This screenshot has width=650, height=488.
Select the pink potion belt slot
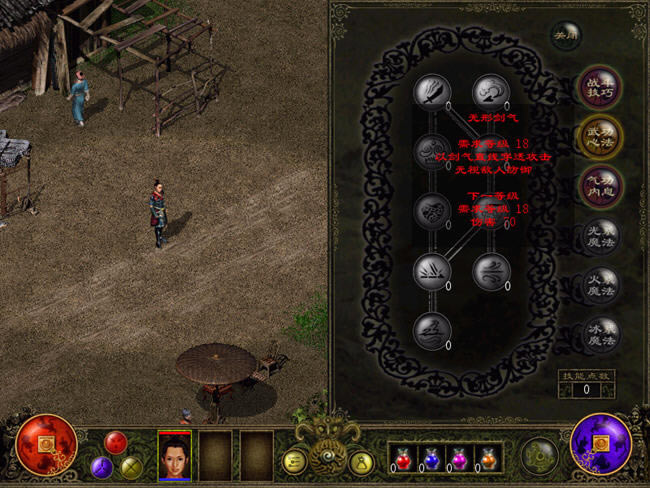(x=459, y=457)
